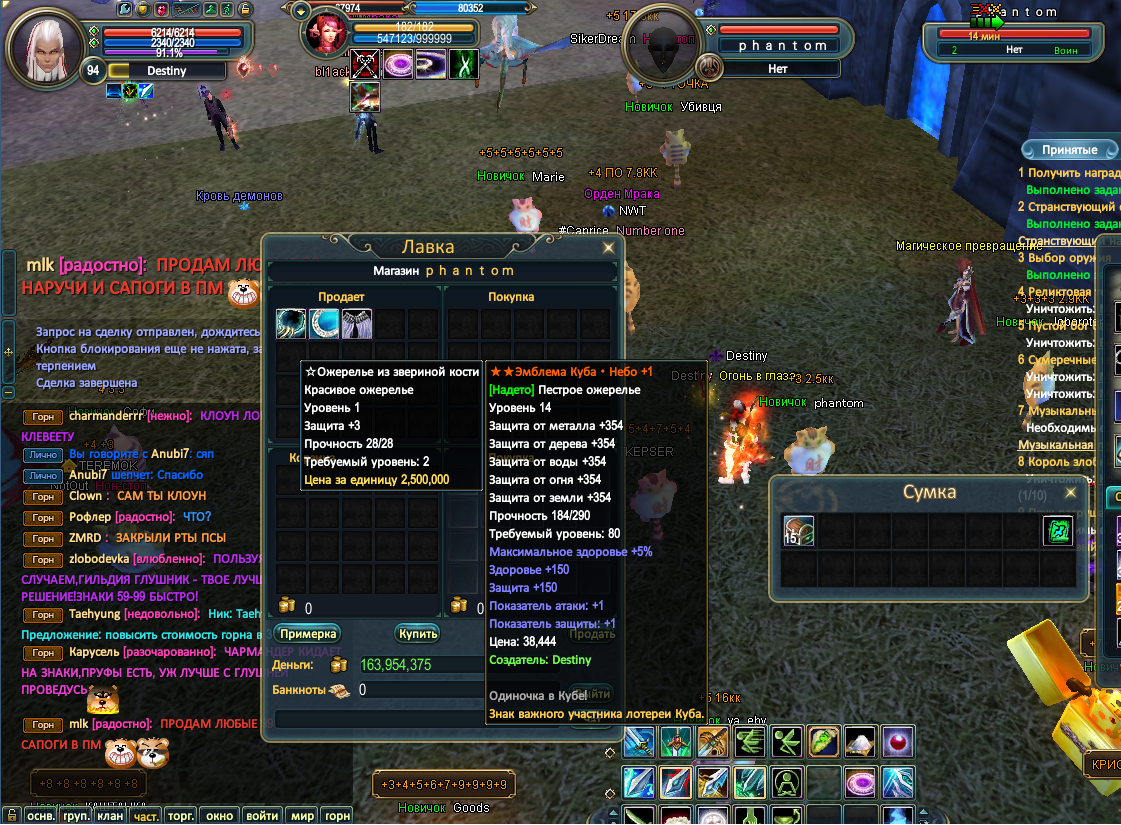Close the Лавка shop window

607,247
